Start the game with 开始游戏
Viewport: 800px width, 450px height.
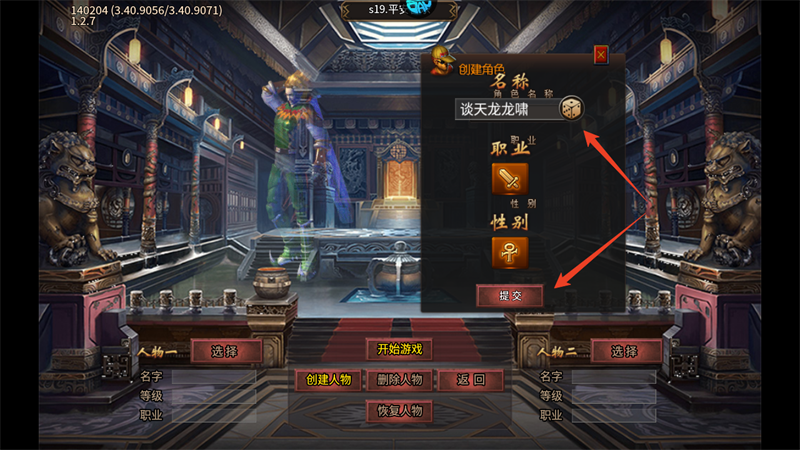click(400, 349)
